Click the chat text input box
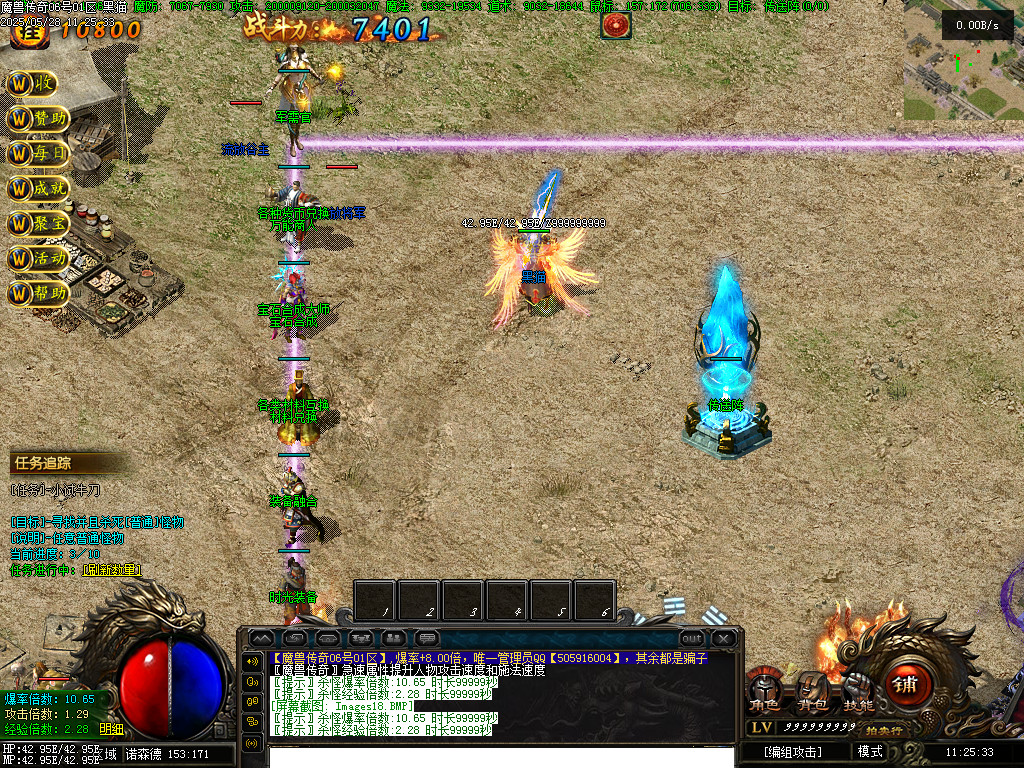This screenshot has width=1024, height=768. click(500, 755)
